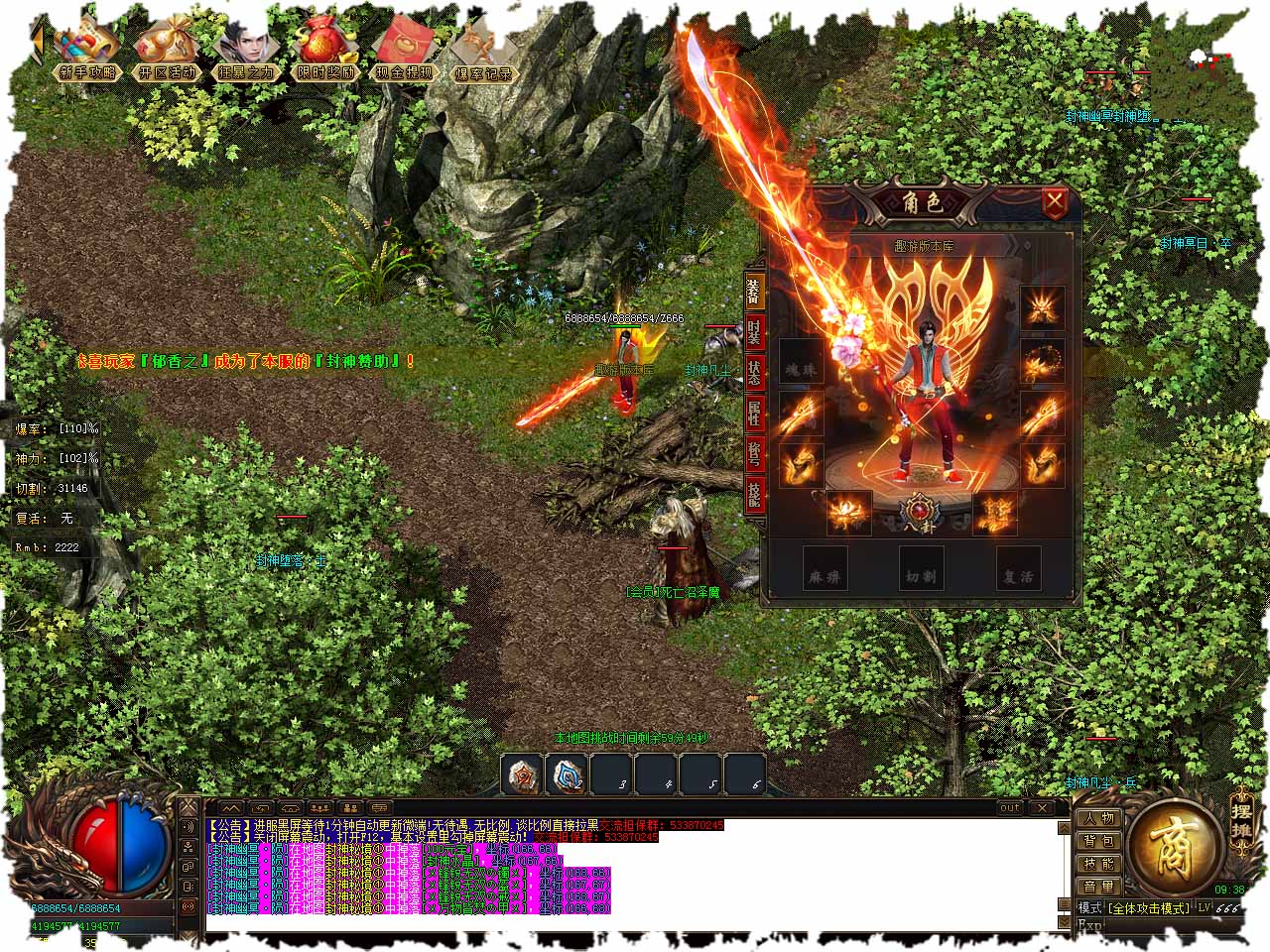Switch to the 时装 fashion tab
The width and height of the screenshot is (1270, 952).
coord(754,330)
